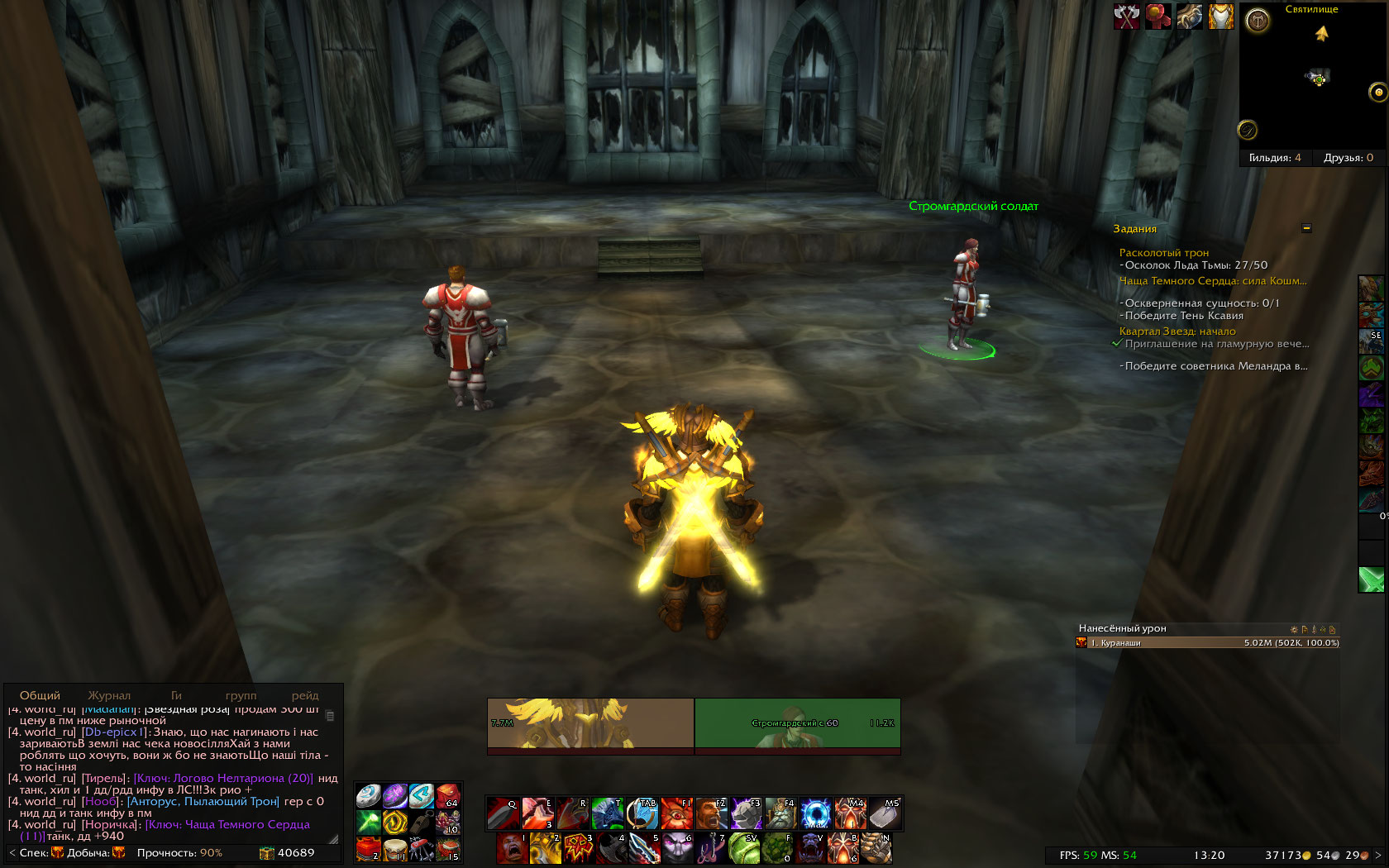This screenshot has height=868, width=1389.
Task: Open the Гильдия roster panel
Action: pos(1274,158)
